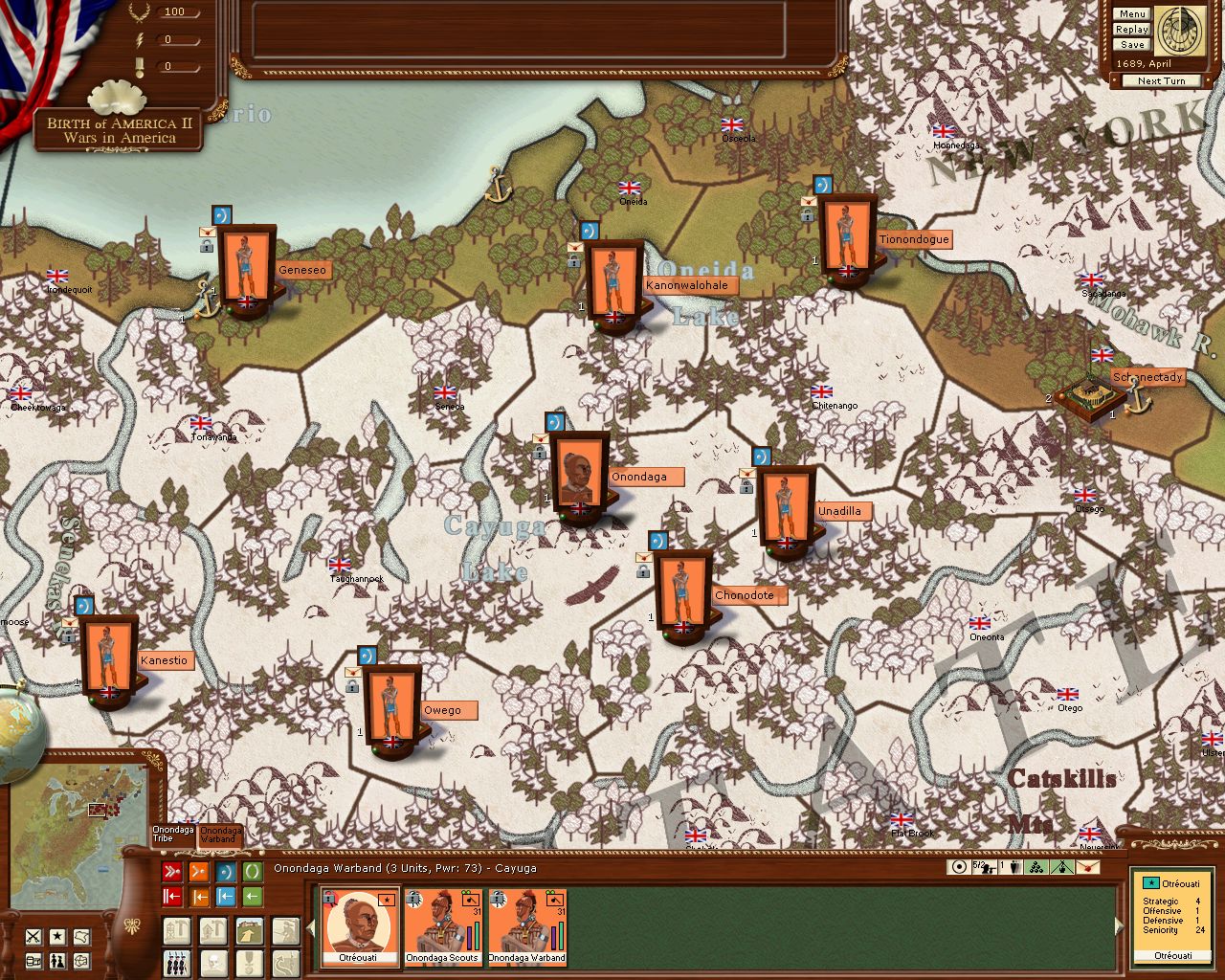
Task: Open the crossed swords filter button
Action: pyautogui.click(x=33, y=936)
